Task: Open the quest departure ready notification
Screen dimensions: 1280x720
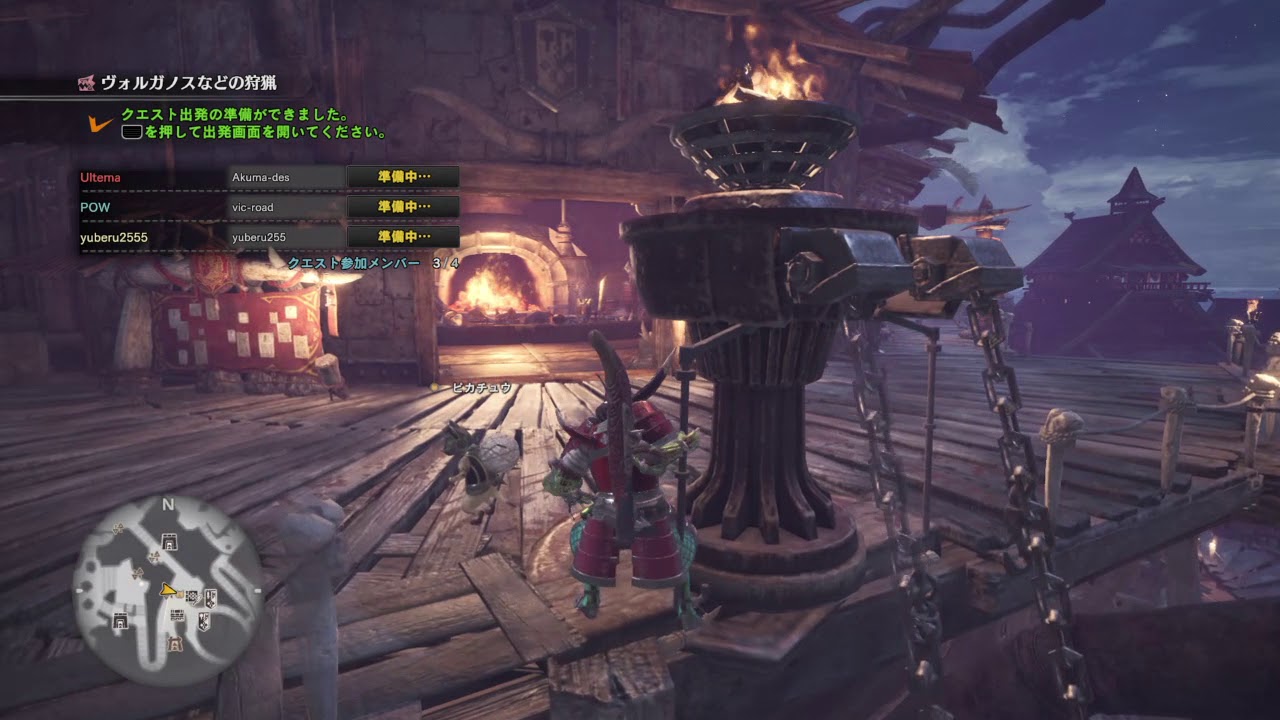Action: pyautogui.click(x=253, y=123)
